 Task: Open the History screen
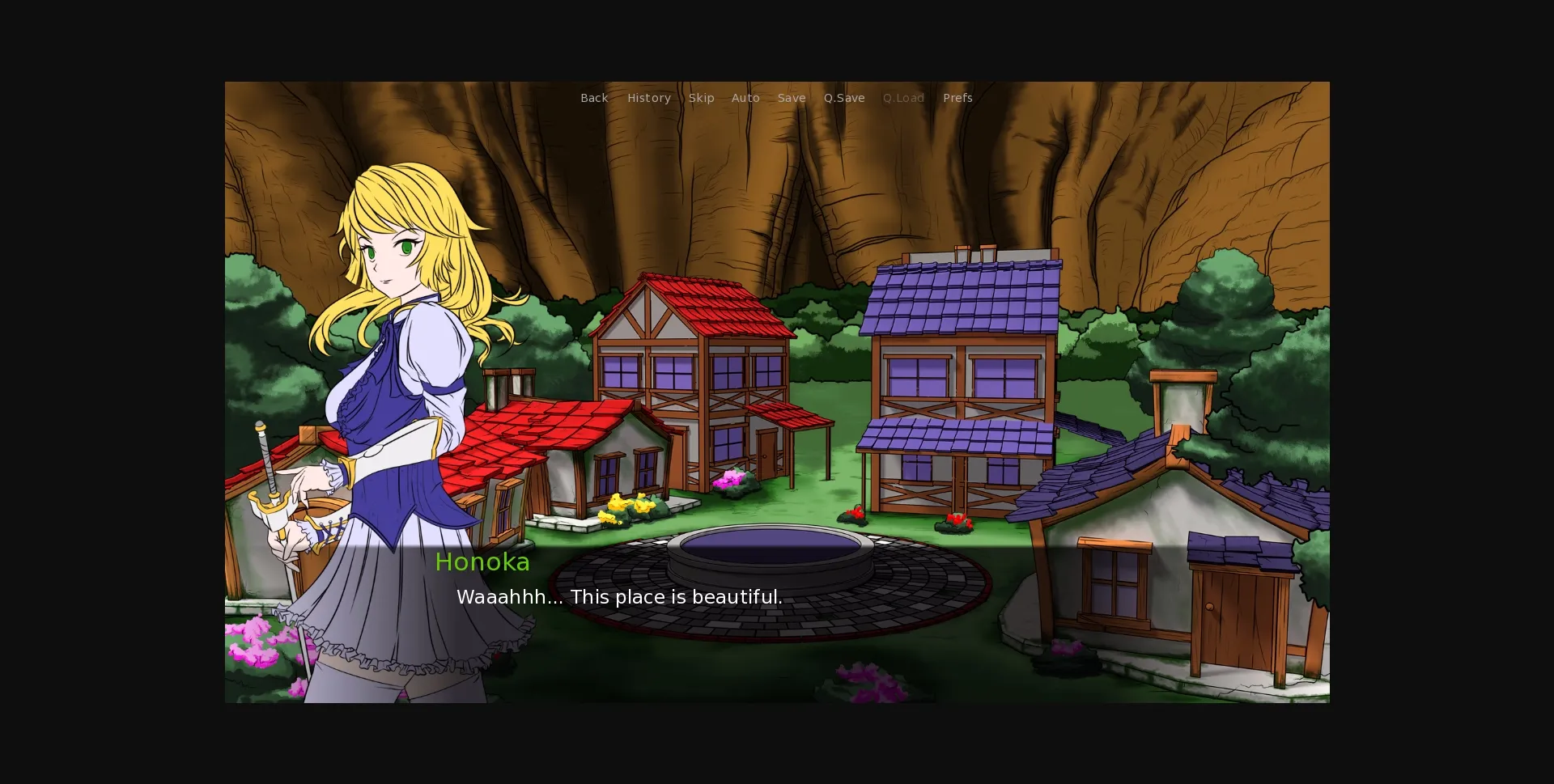click(x=648, y=98)
